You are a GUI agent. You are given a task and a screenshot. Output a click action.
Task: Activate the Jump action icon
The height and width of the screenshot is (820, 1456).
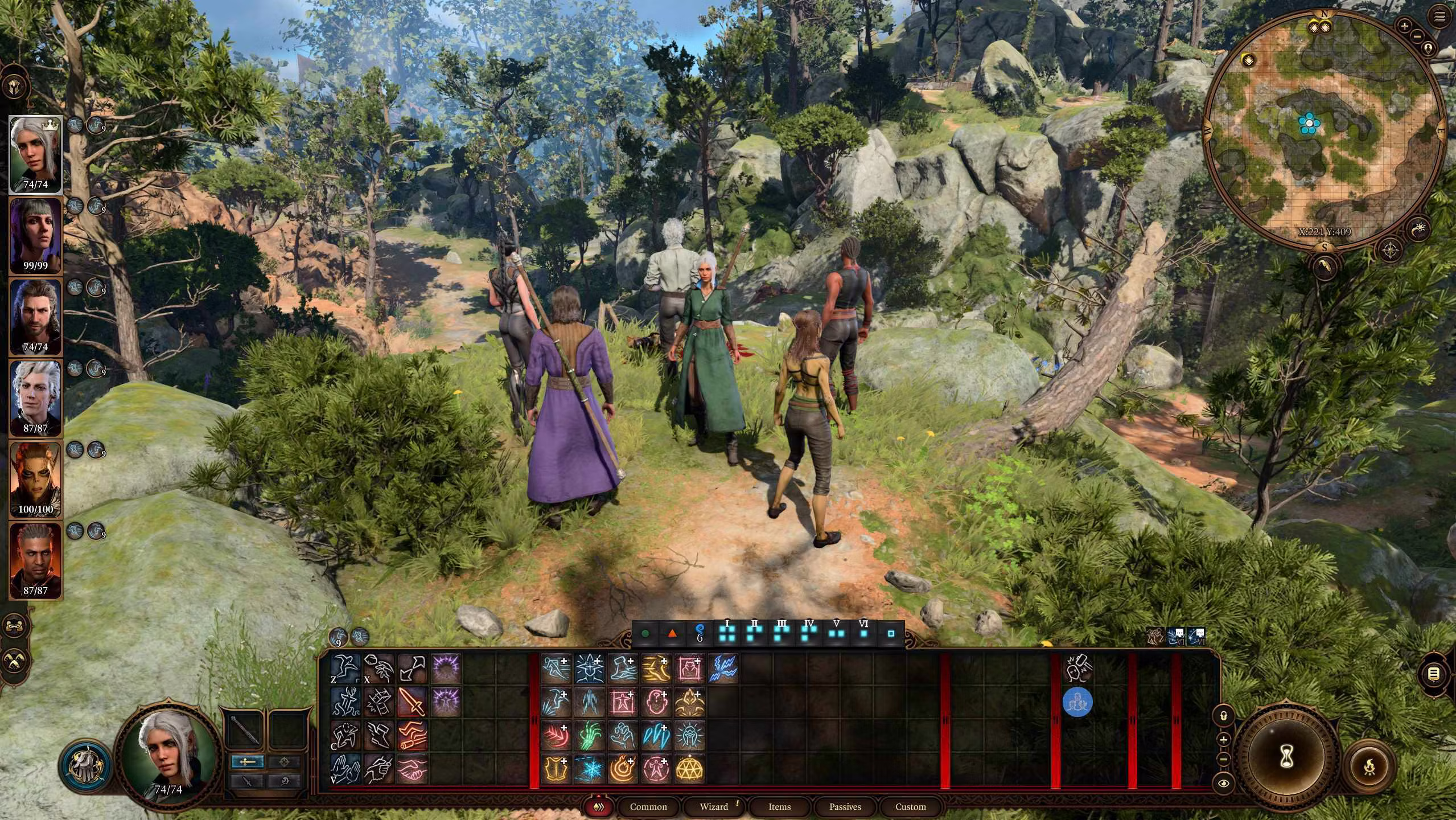[x=346, y=669]
